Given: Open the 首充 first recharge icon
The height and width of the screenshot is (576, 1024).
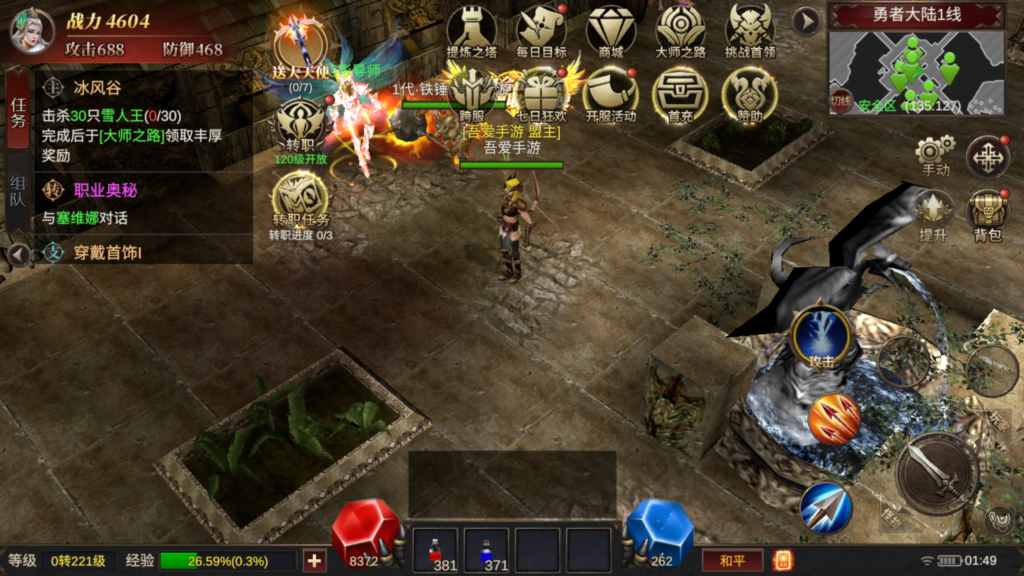Looking at the screenshot, I should pyautogui.click(x=680, y=97).
